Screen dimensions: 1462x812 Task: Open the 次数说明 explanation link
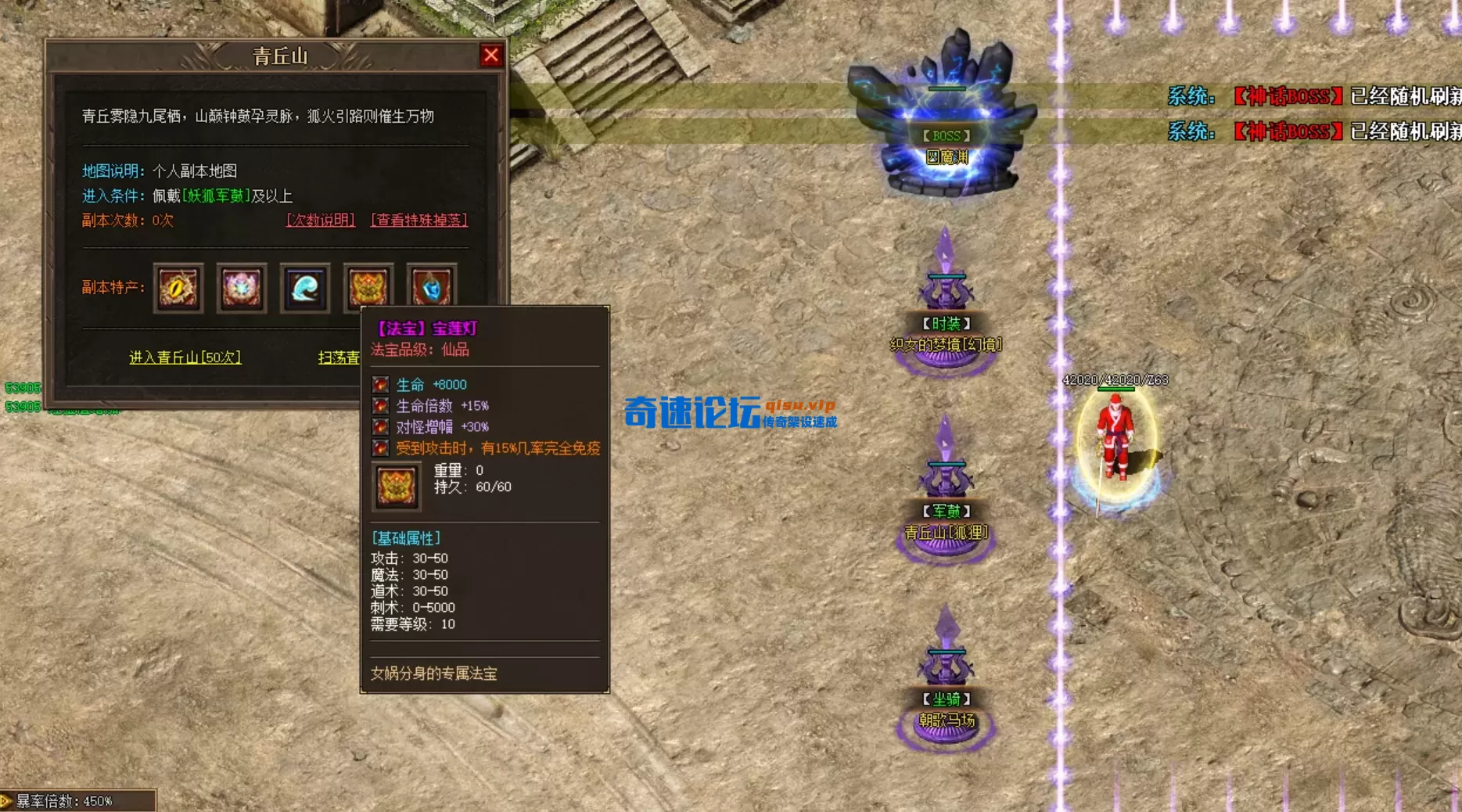click(x=319, y=221)
